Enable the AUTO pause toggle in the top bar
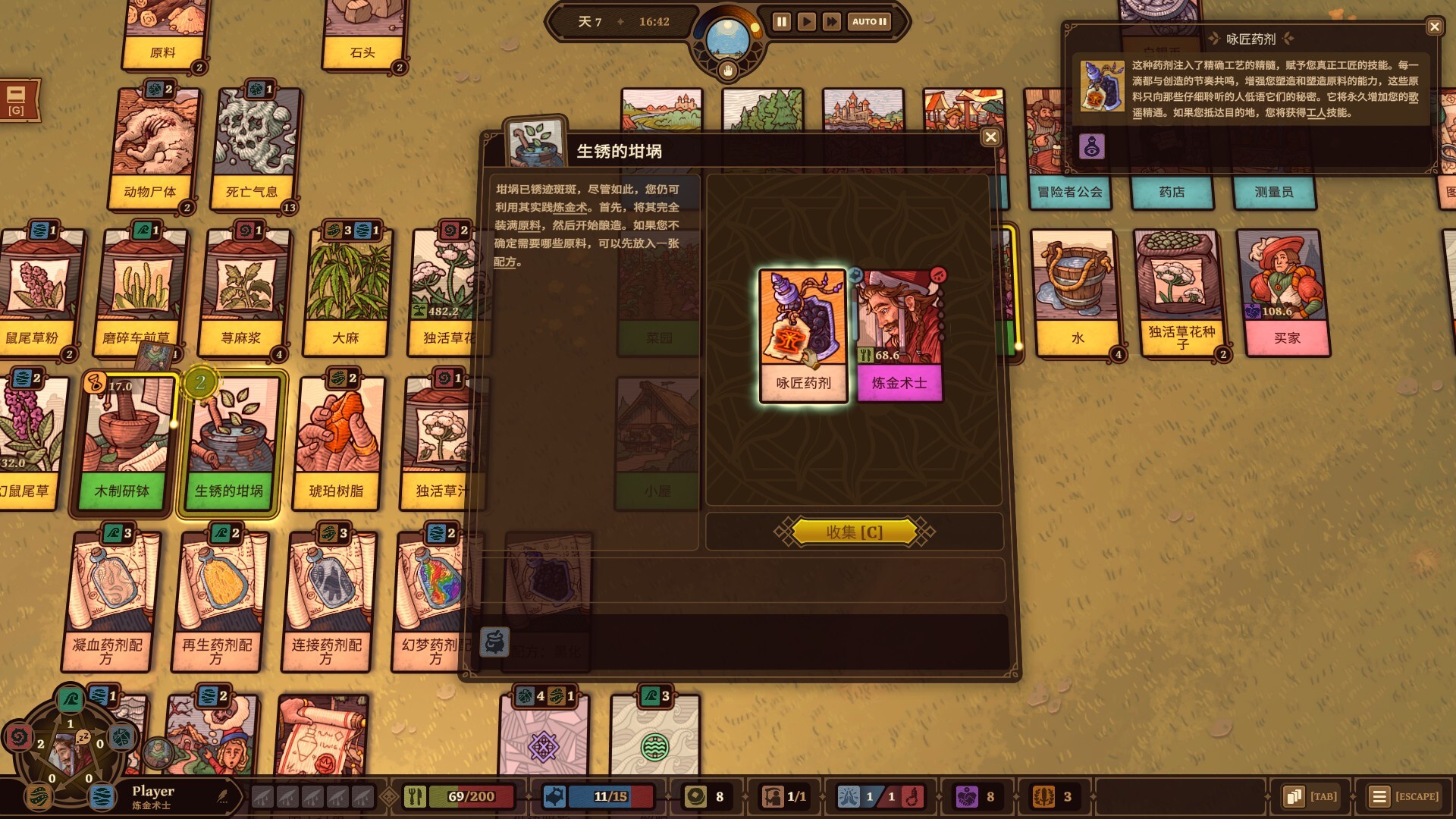Screen dimensions: 1456x819 [867, 22]
